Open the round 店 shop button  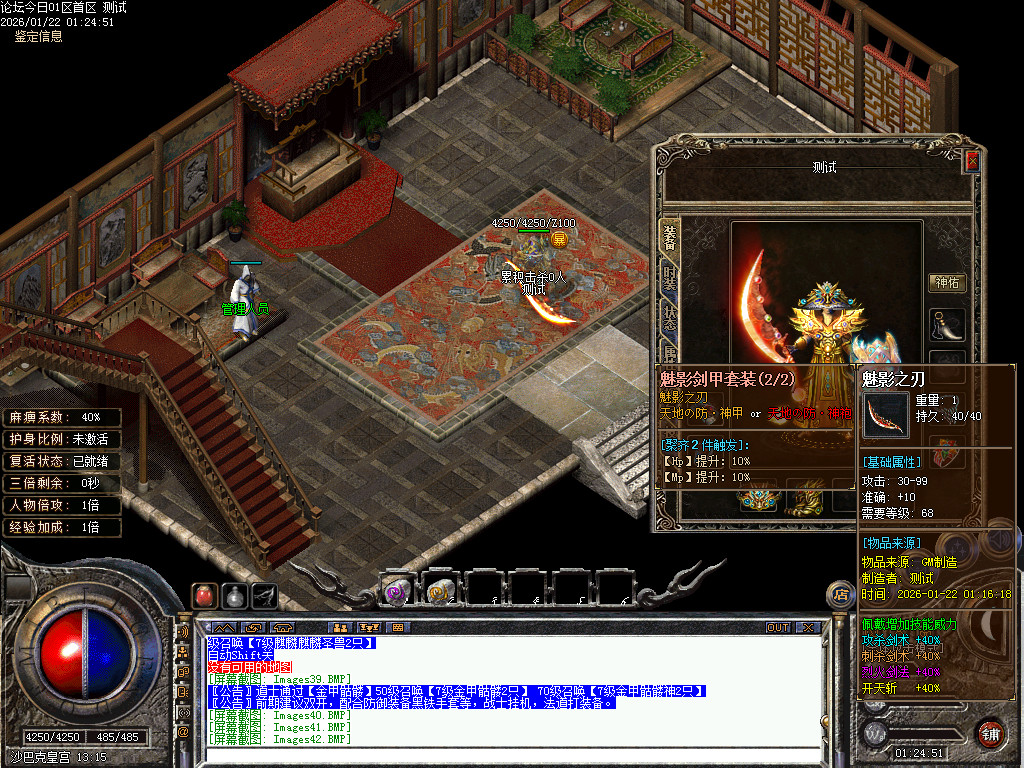(x=841, y=596)
